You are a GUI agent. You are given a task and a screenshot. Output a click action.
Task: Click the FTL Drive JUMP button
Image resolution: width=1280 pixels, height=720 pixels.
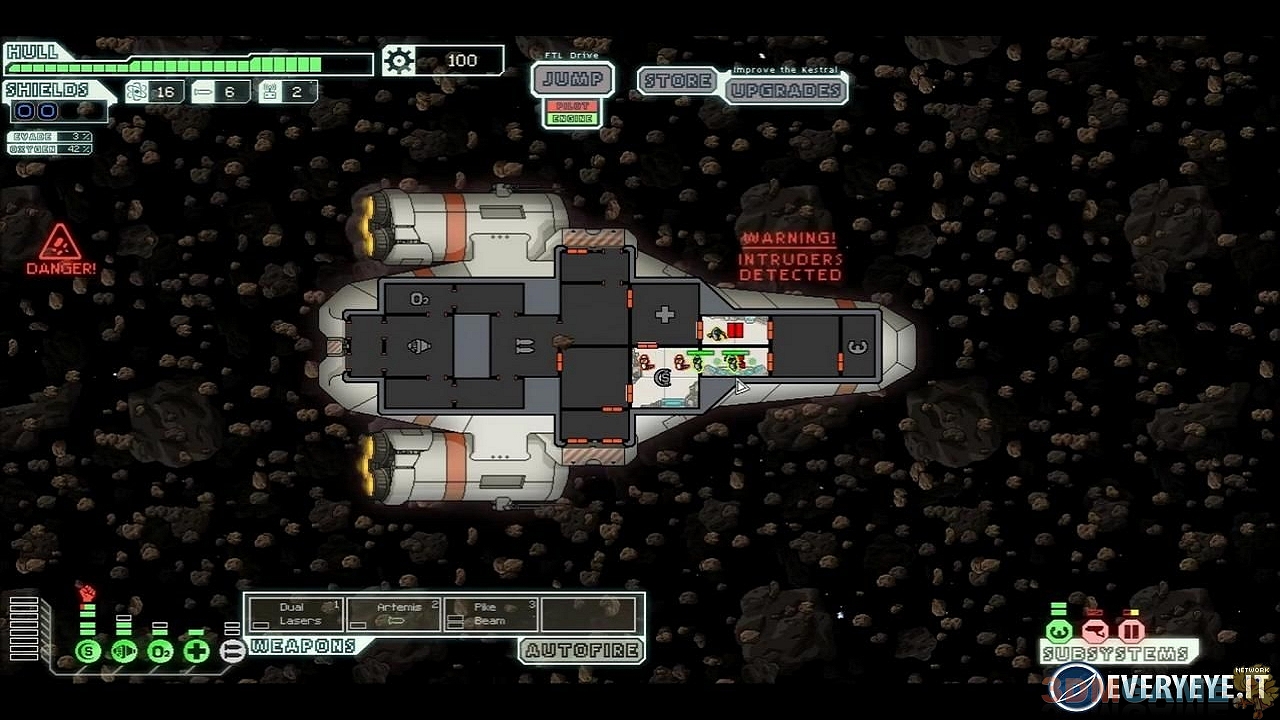click(x=572, y=79)
